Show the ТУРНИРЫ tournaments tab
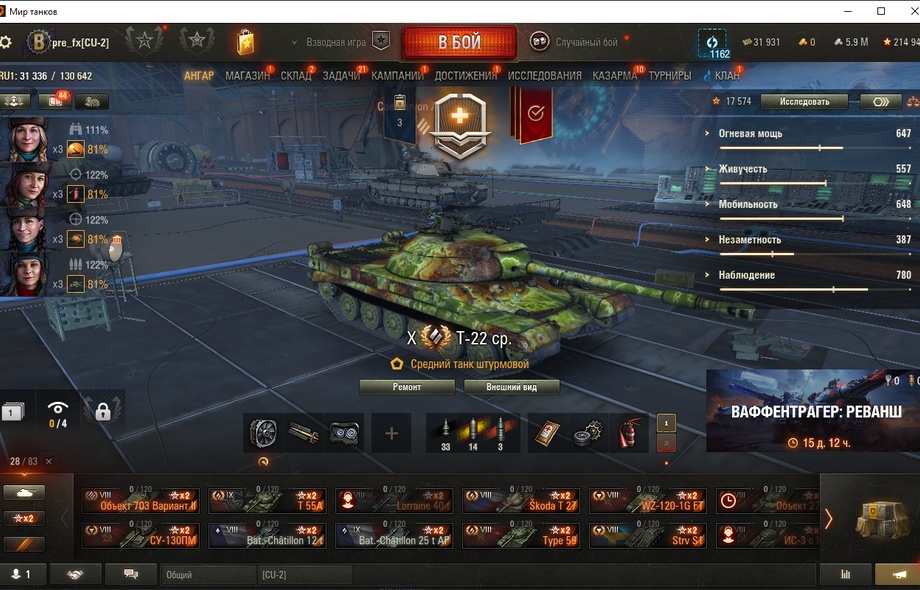The width and height of the screenshot is (920, 590). [669, 76]
